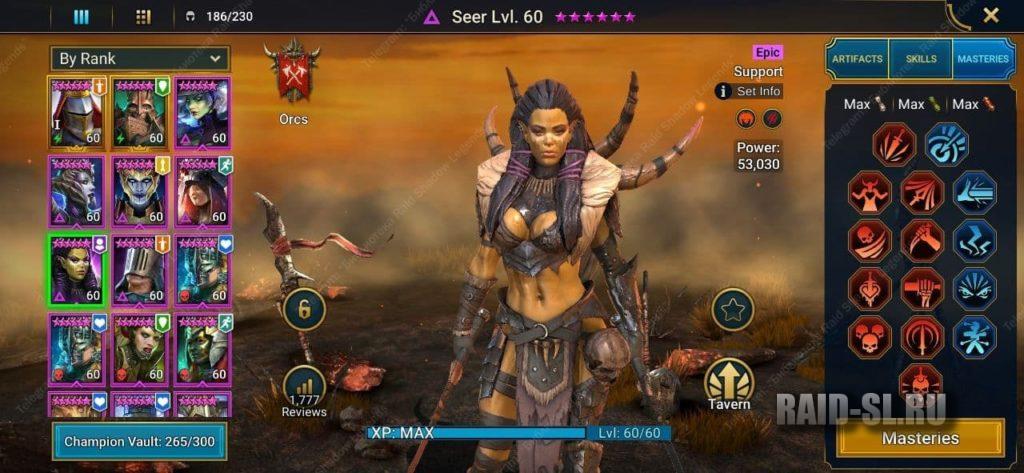Open the yellow Masteries button

(x=920, y=438)
